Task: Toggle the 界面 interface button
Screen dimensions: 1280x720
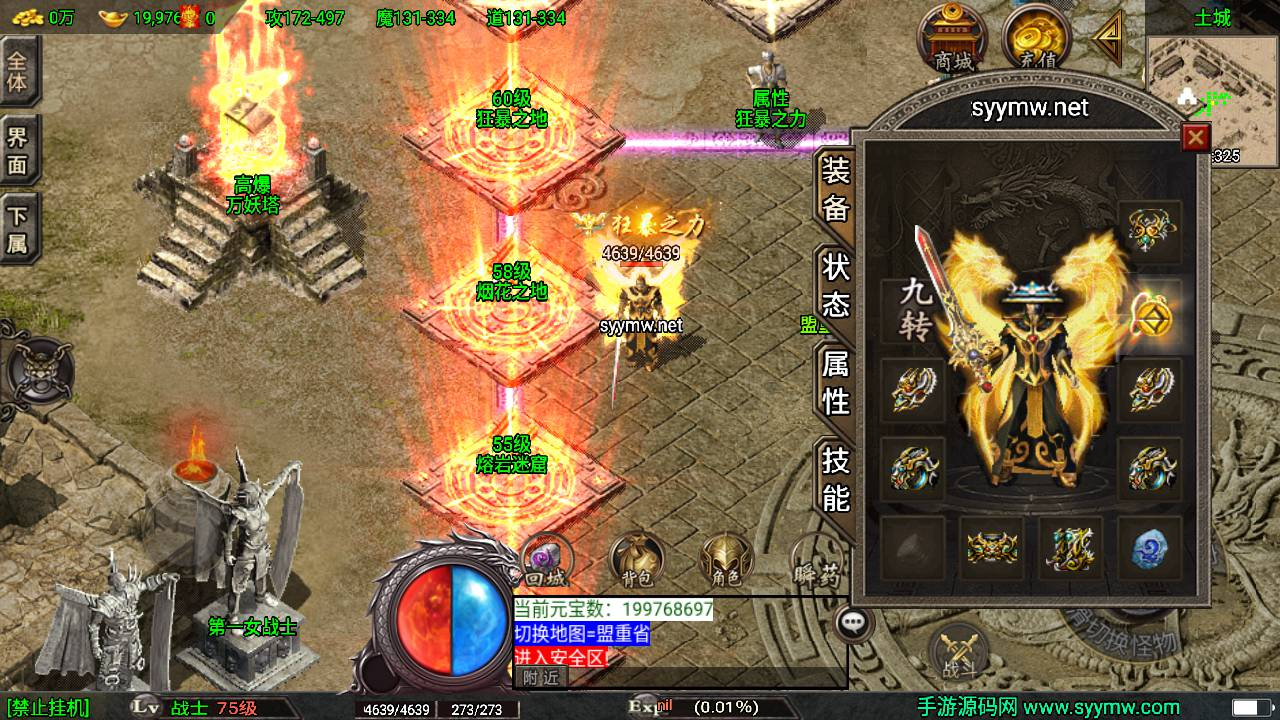Action: (x=18, y=150)
